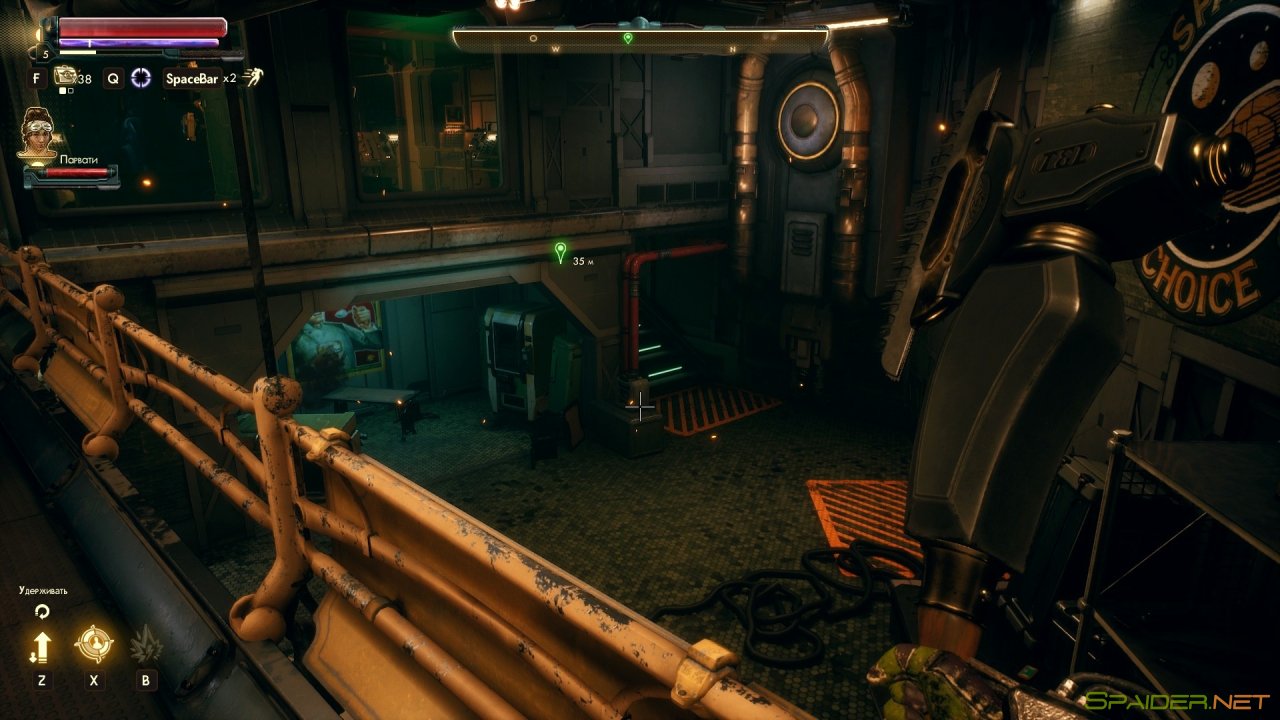Click the medkit inhaler icon beside the F key

[x=65, y=75]
